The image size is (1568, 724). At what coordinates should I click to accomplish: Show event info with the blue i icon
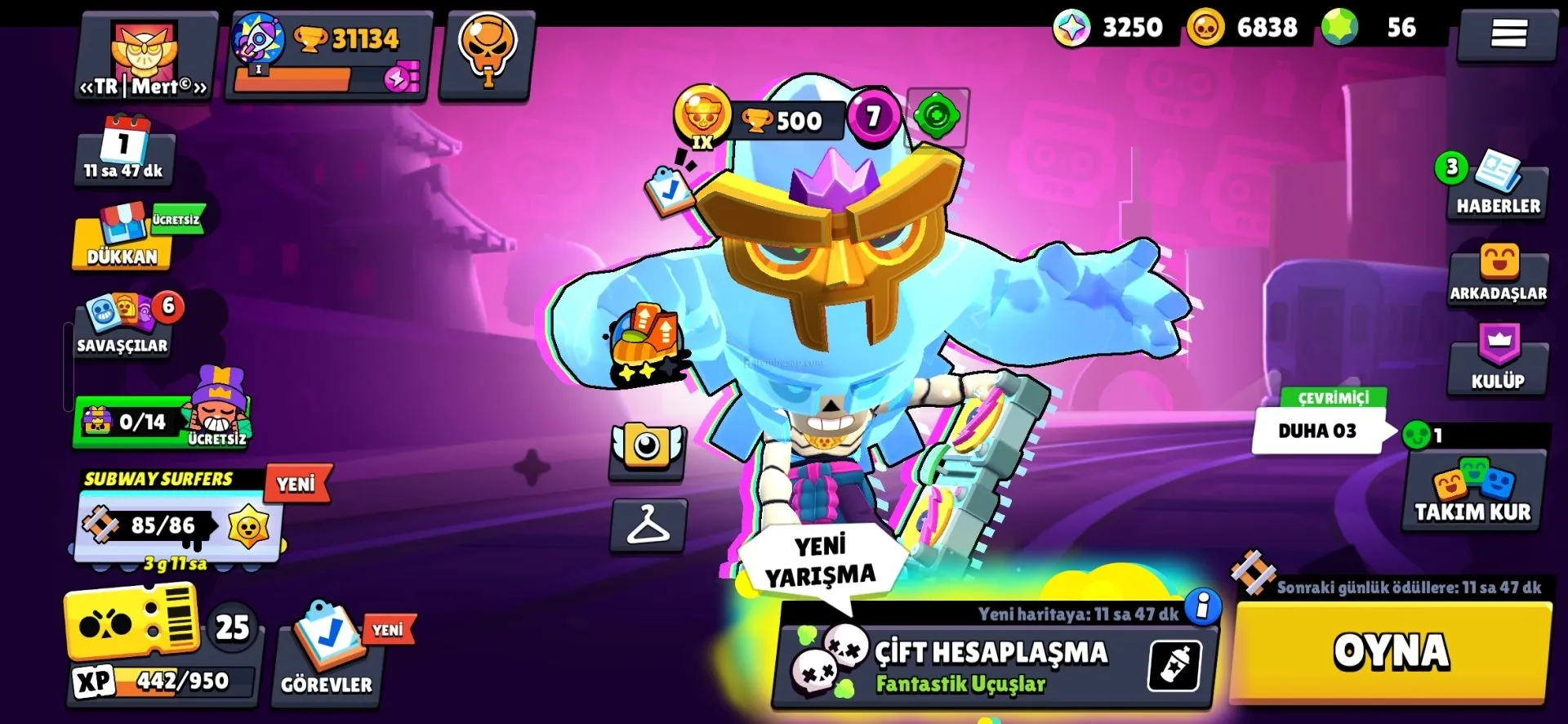[1202, 606]
